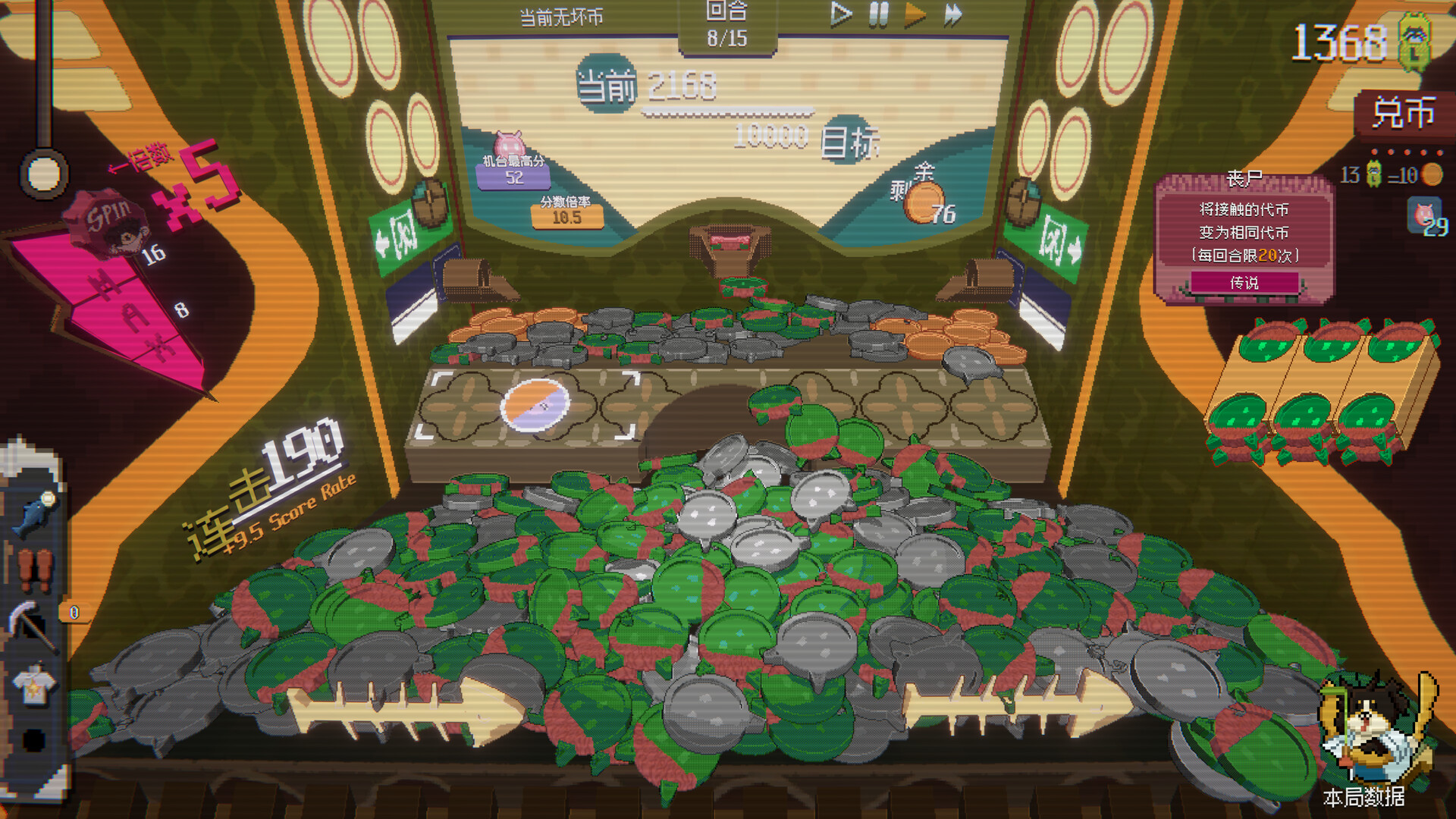The width and height of the screenshot is (1456, 819).
Task: Click the score progress bar under 当前 2168
Action: point(728,111)
